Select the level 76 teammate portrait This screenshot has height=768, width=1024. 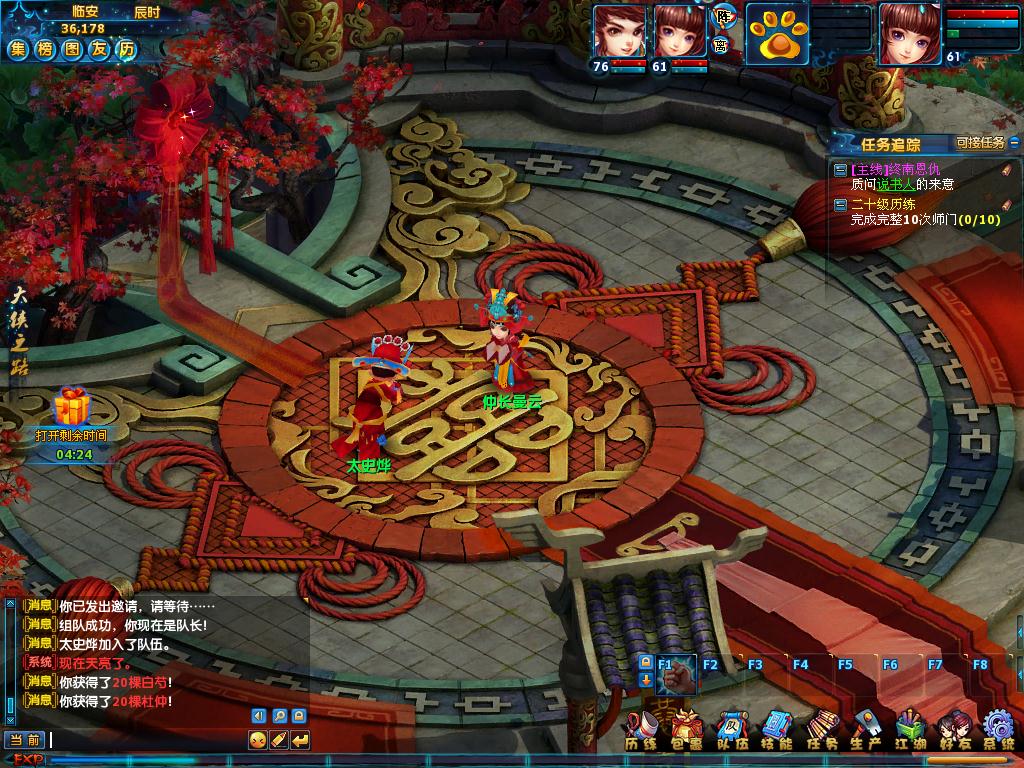(x=619, y=31)
